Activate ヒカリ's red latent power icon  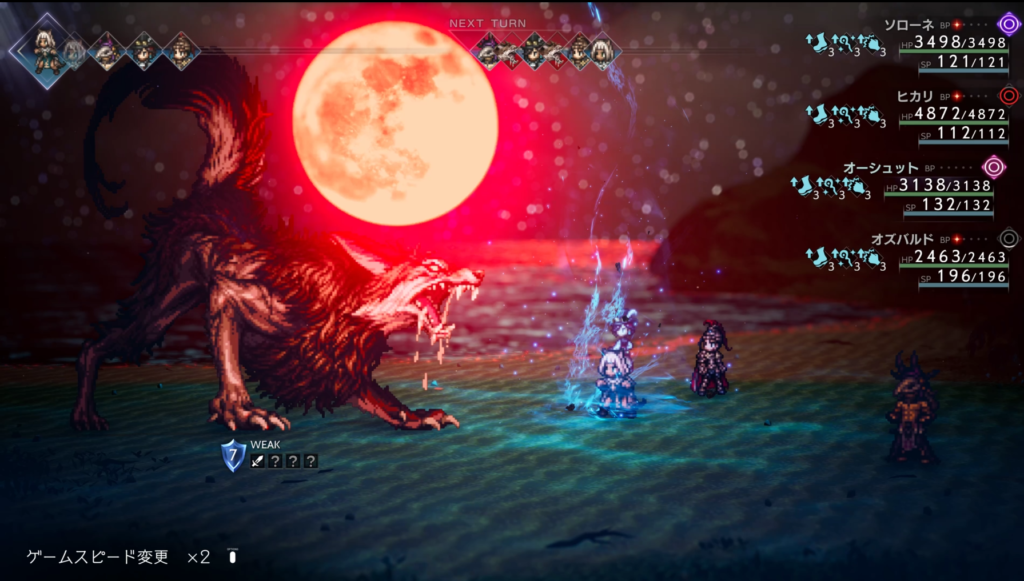pos(1008,95)
